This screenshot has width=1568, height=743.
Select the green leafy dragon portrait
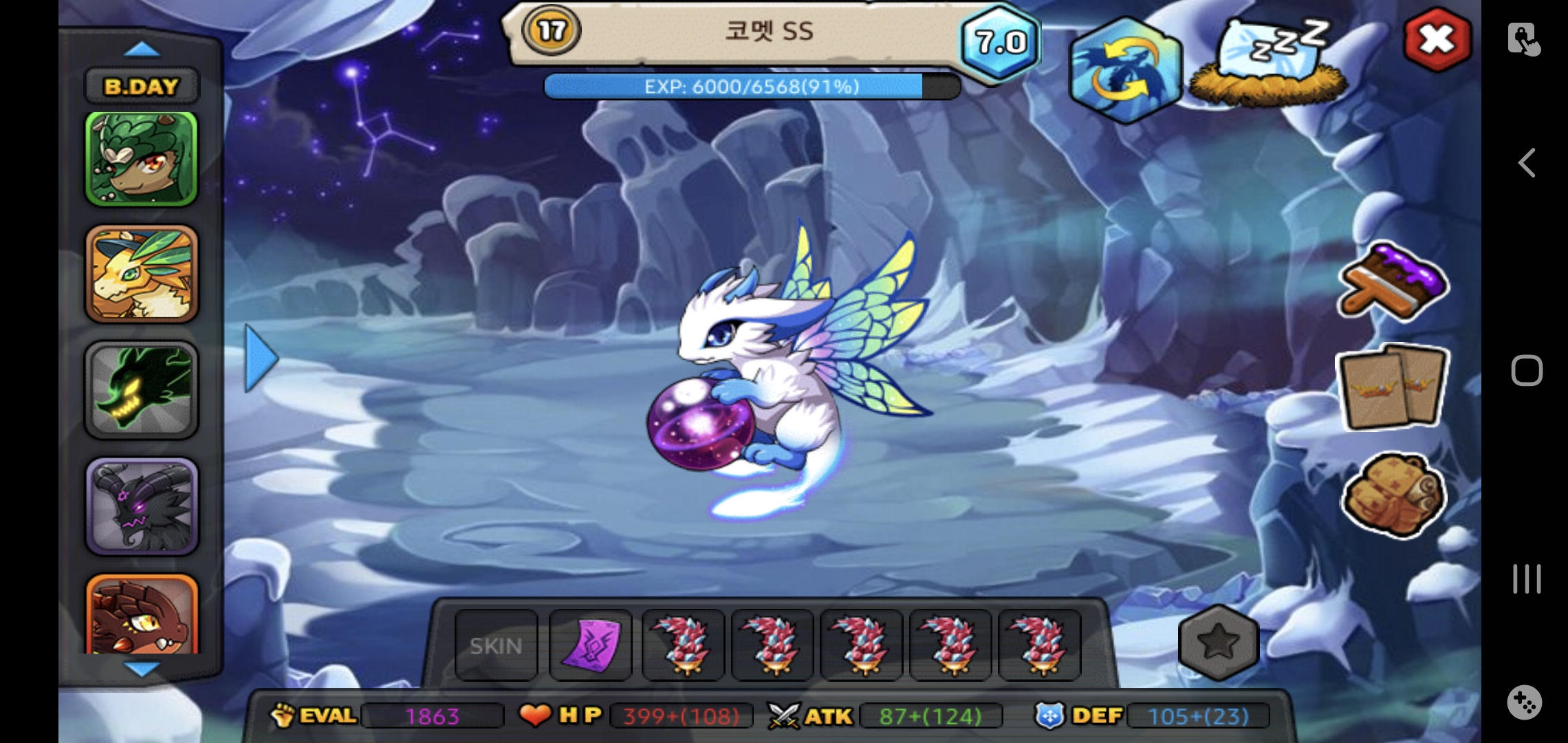(141, 160)
